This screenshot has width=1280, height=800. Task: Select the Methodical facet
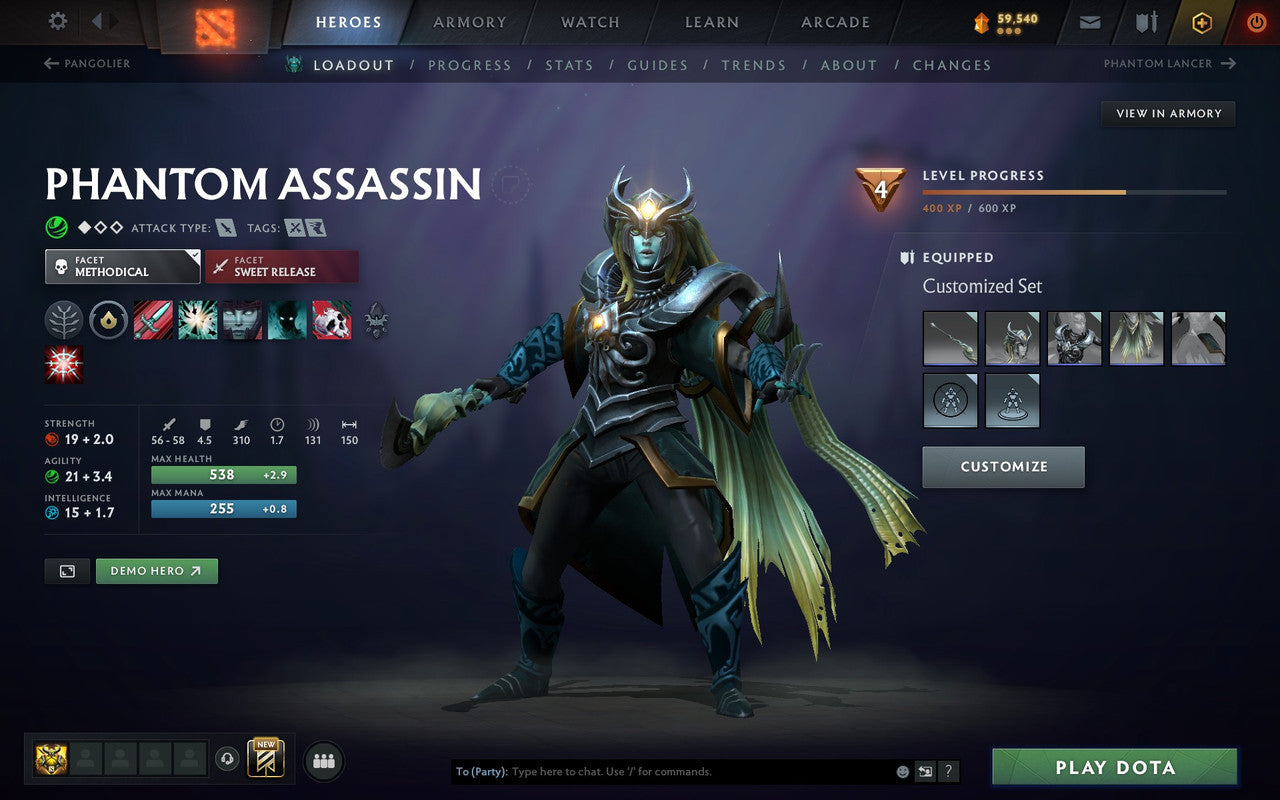(x=122, y=267)
